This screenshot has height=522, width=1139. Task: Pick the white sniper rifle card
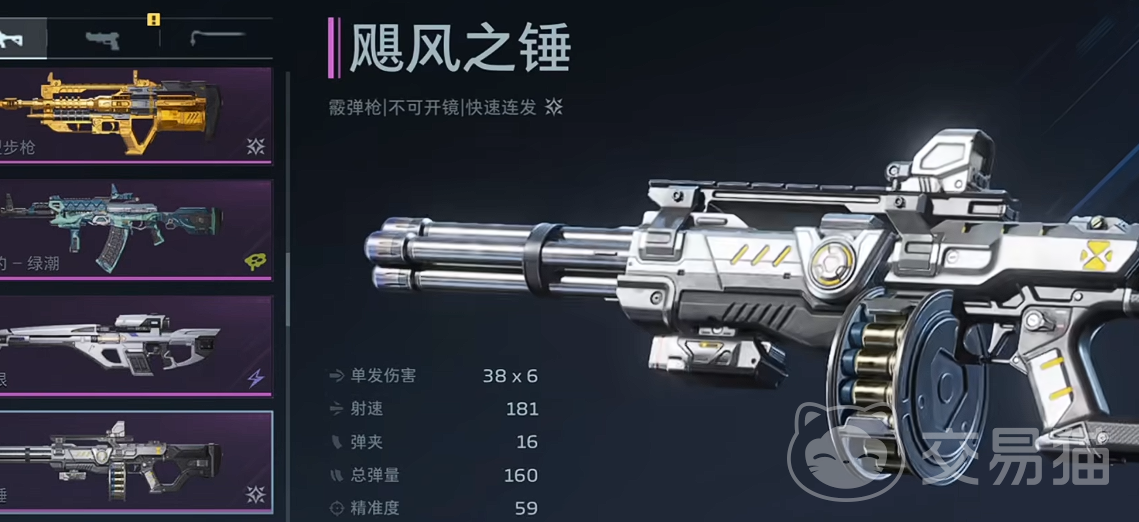(135, 344)
